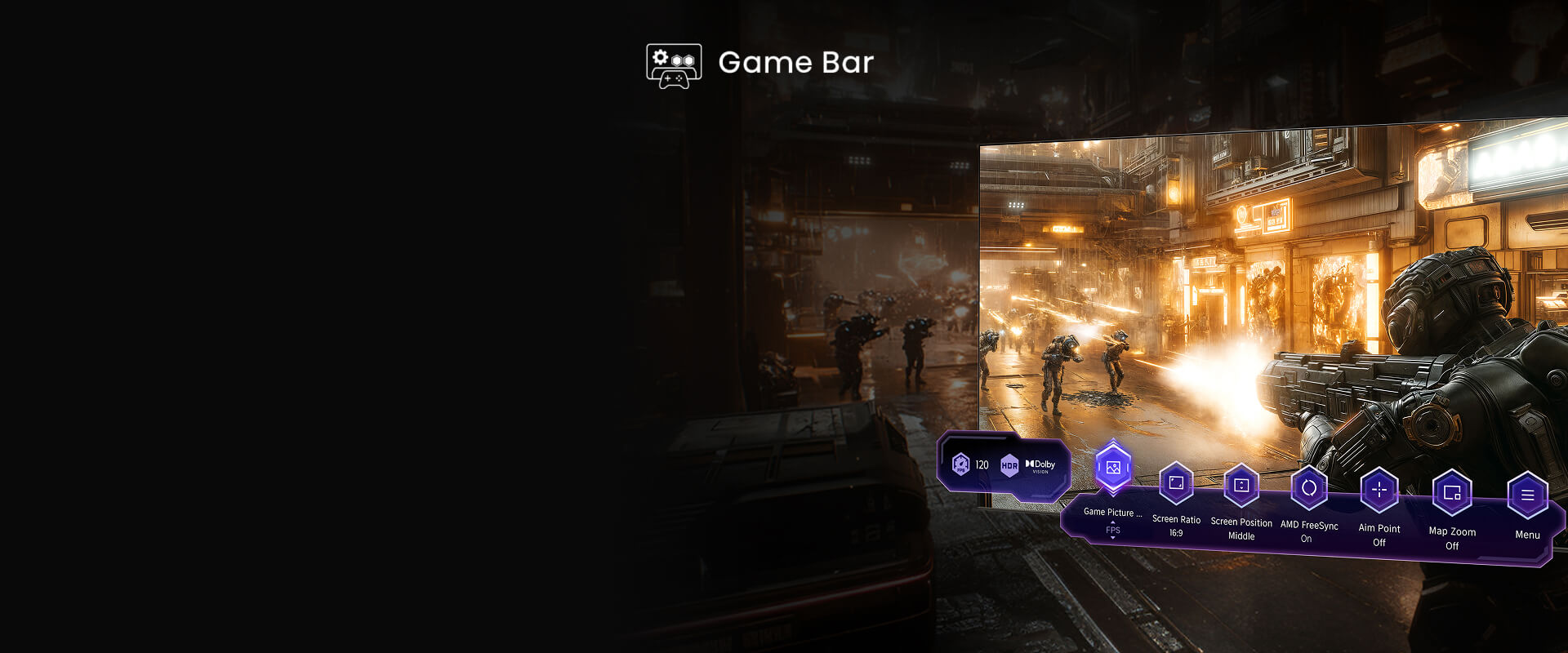Viewport: 1568px width, 653px height.
Task: Turn on the Aim Point crosshair
Action: pos(1379,491)
